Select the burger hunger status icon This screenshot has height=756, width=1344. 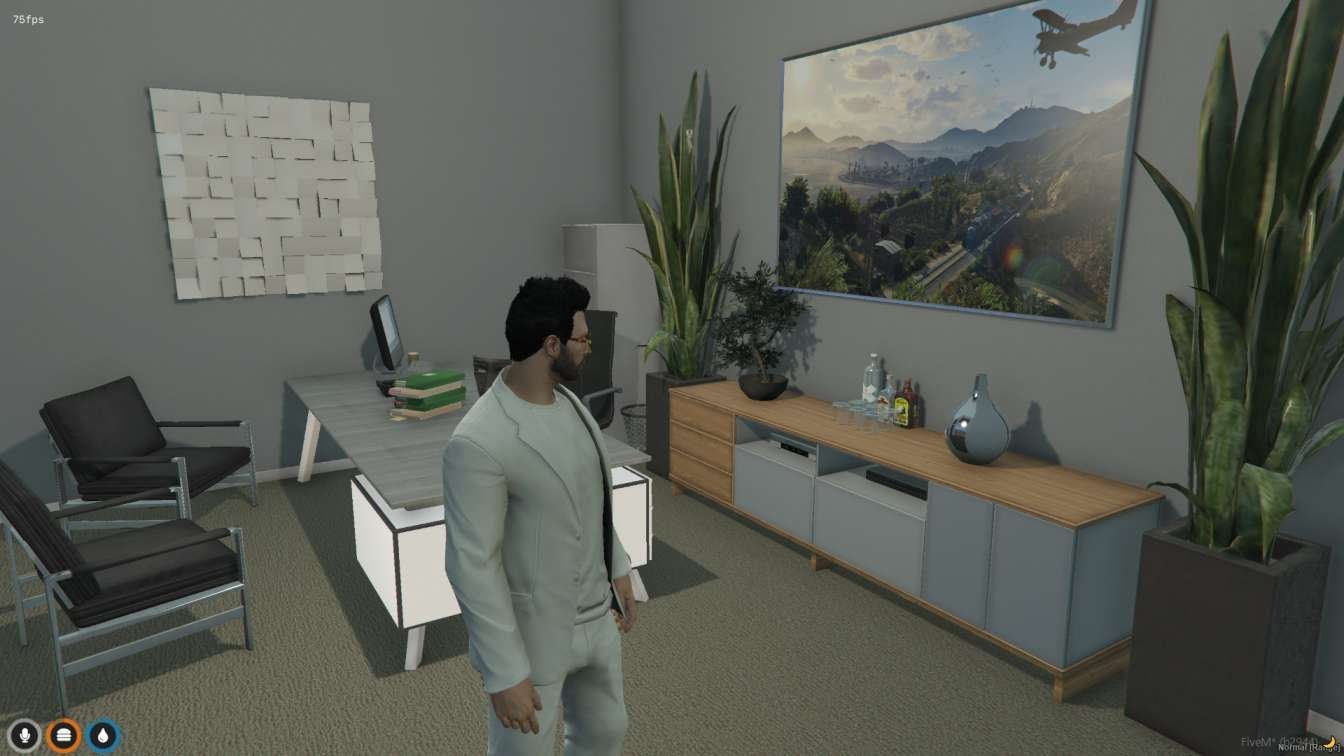click(x=63, y=736)
